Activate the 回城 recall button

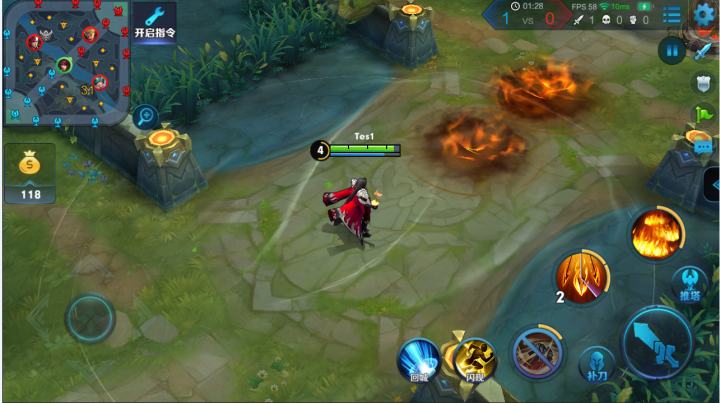(x=420, y=360)
